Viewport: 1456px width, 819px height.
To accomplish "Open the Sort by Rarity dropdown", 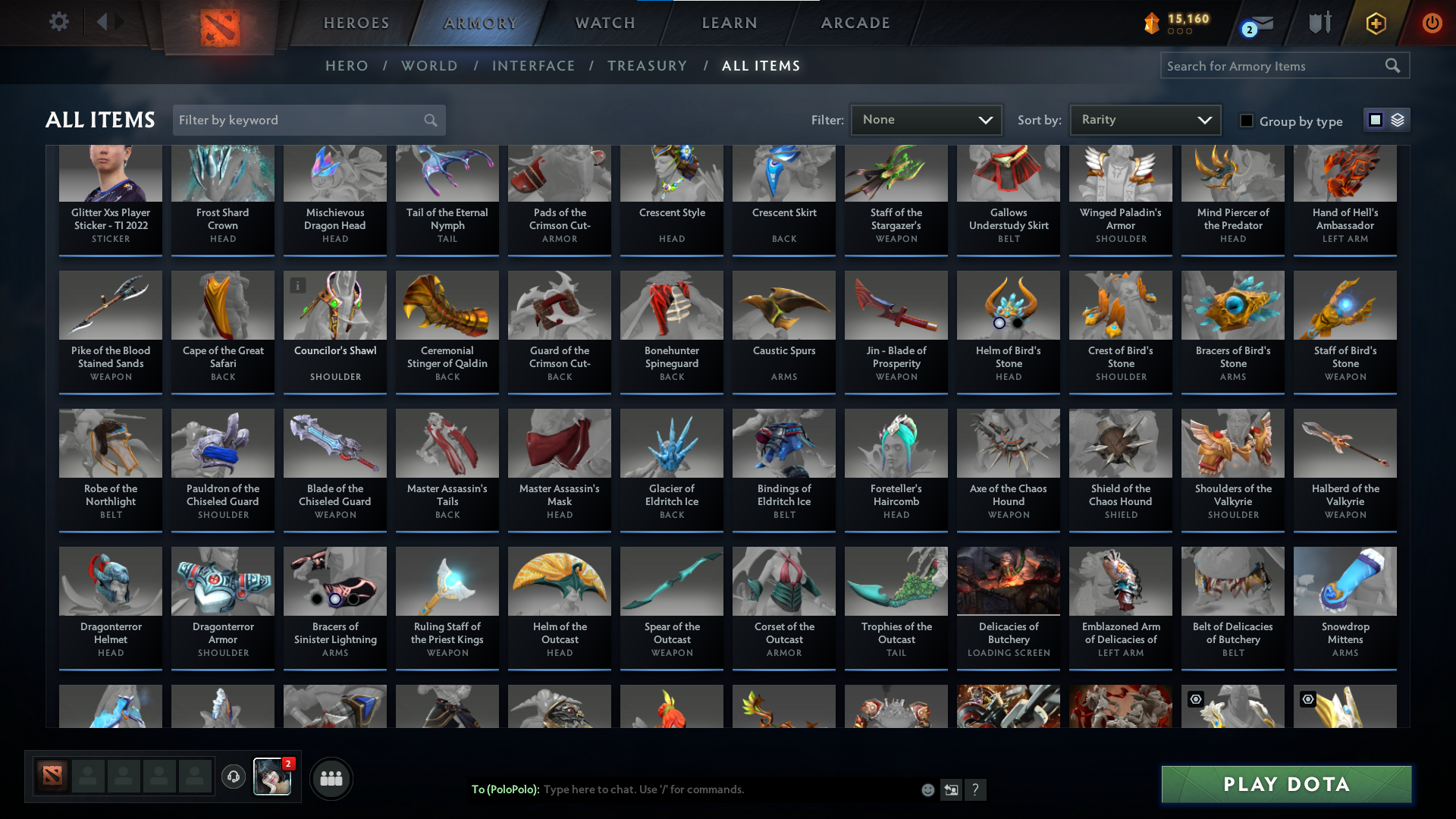I will click(1144, 120).
